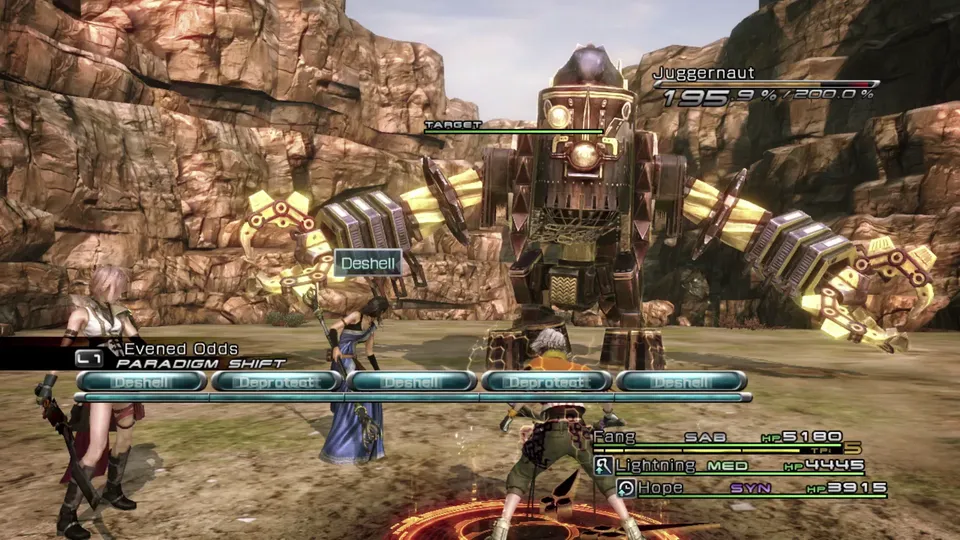Select Fang in the party list
Viewport: 960px width, 540px height.
(x=615, y=437)
